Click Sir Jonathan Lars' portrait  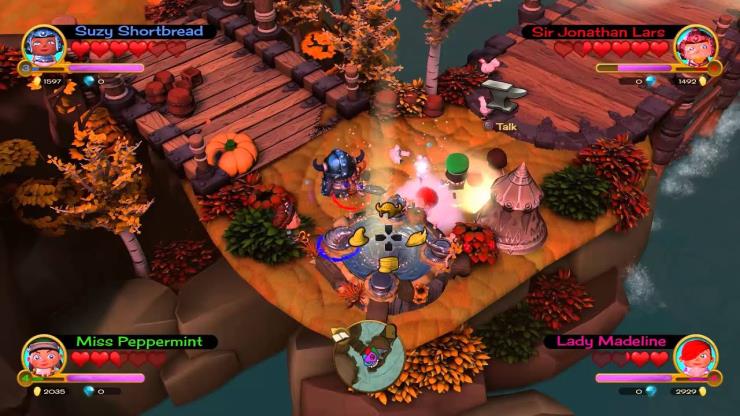coord(695,47)
